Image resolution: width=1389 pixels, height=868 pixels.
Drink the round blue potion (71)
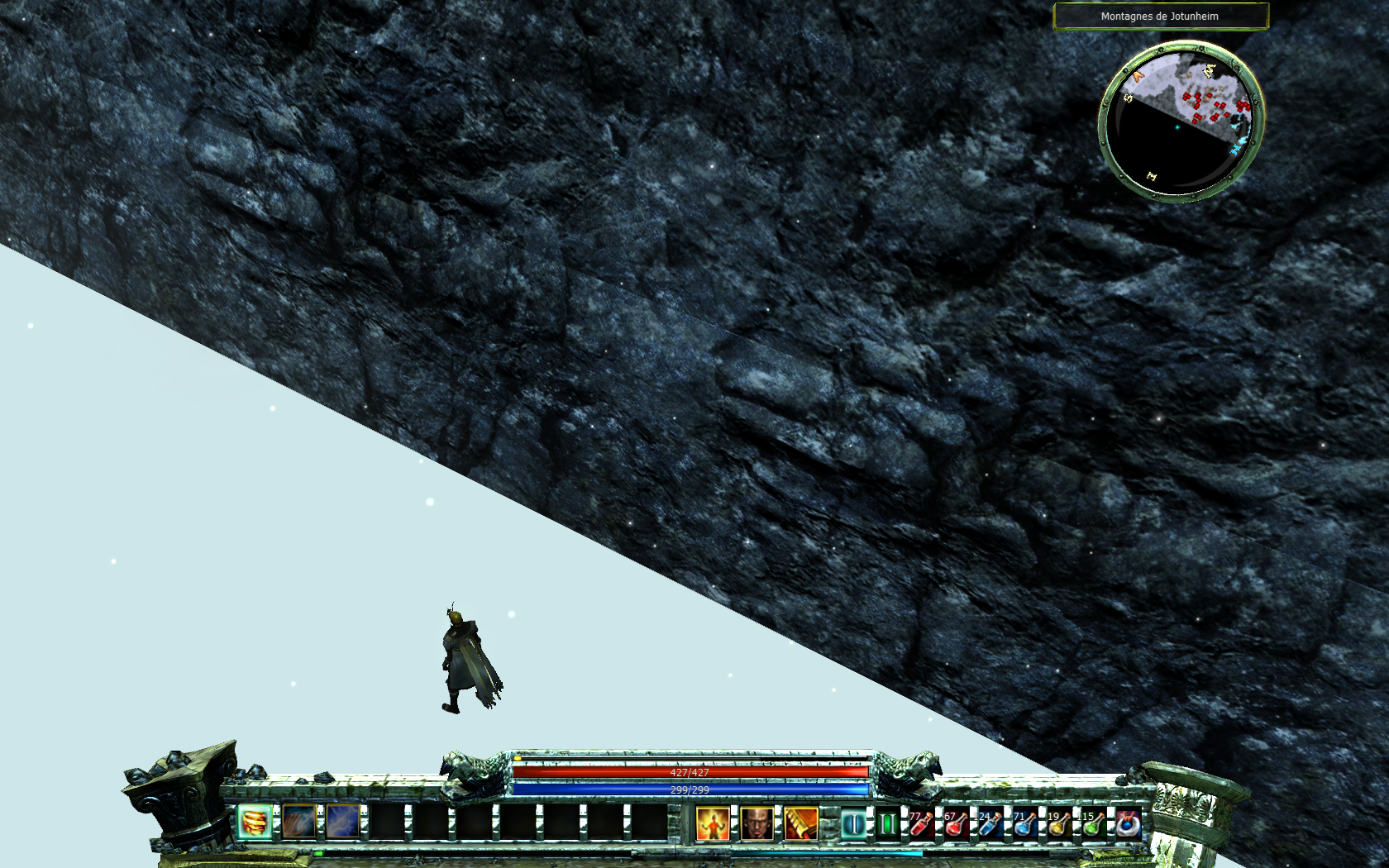click(x=1025, y=824)
